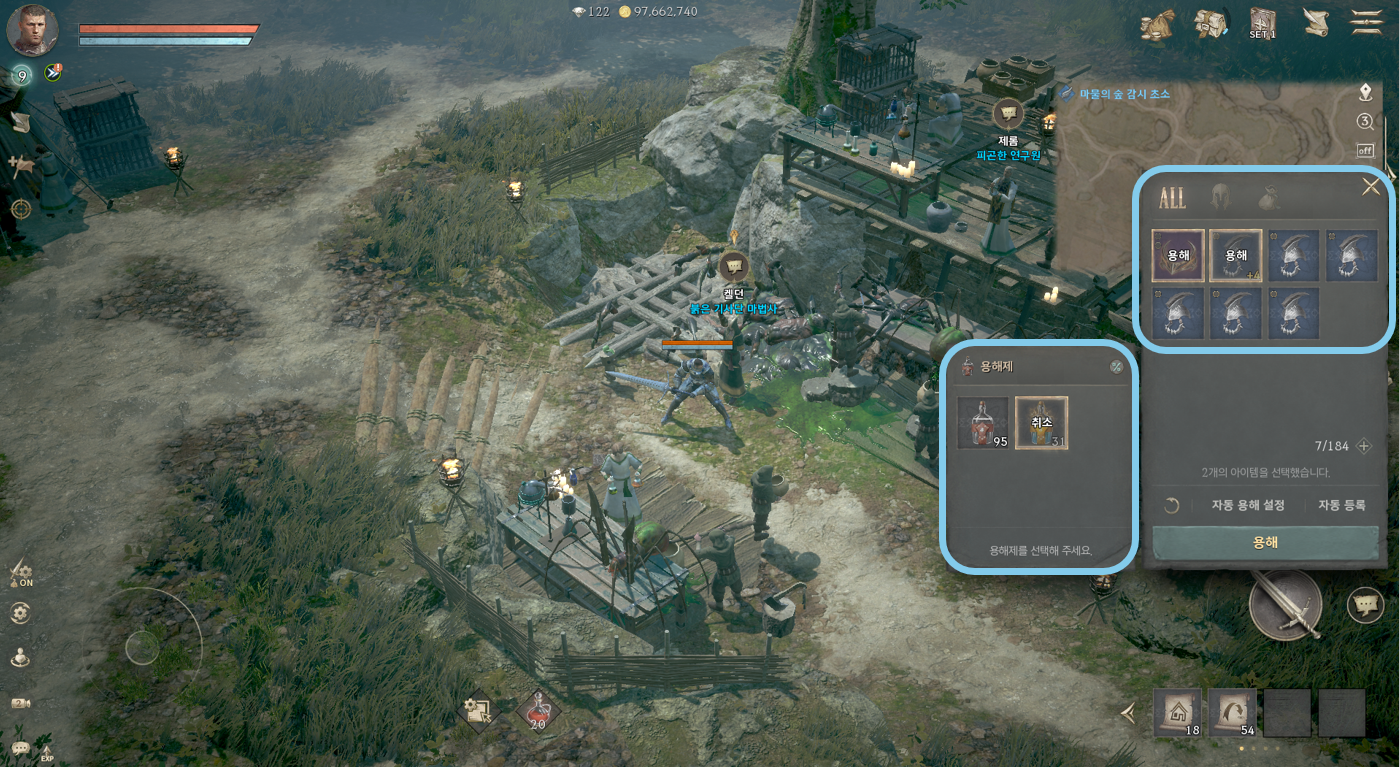Confirm dissolving with the 용해 button
1400x767 pixels.
(1265, 543)
